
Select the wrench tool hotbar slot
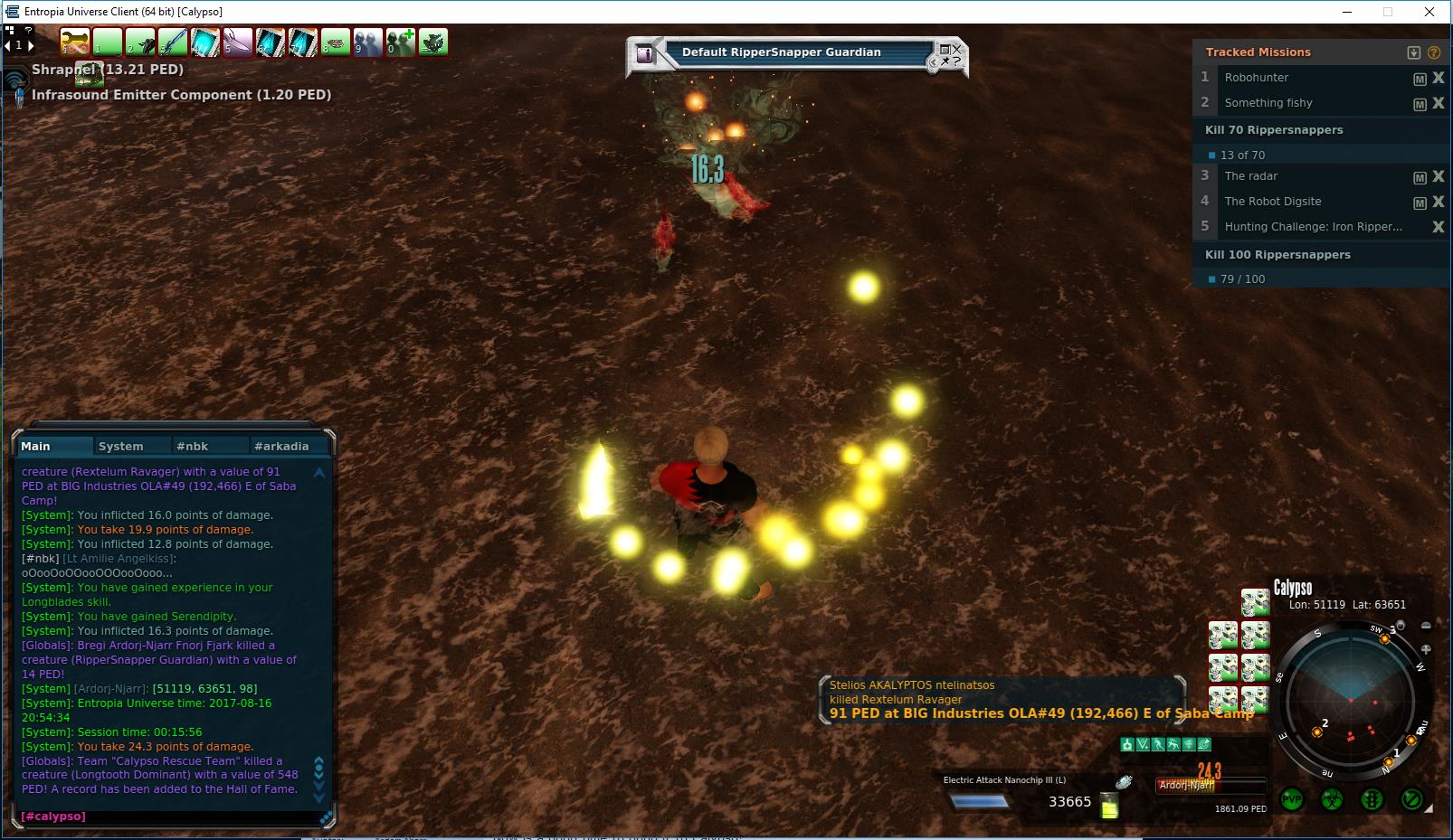pos(74,42)
